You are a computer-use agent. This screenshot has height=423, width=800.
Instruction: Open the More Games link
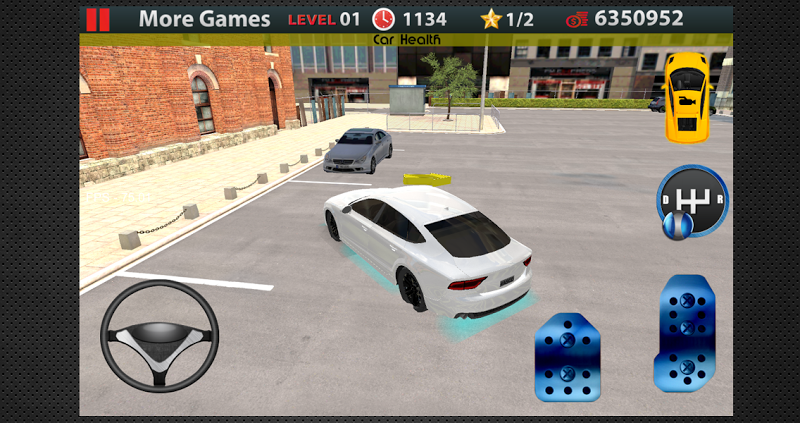coord(204,19)
